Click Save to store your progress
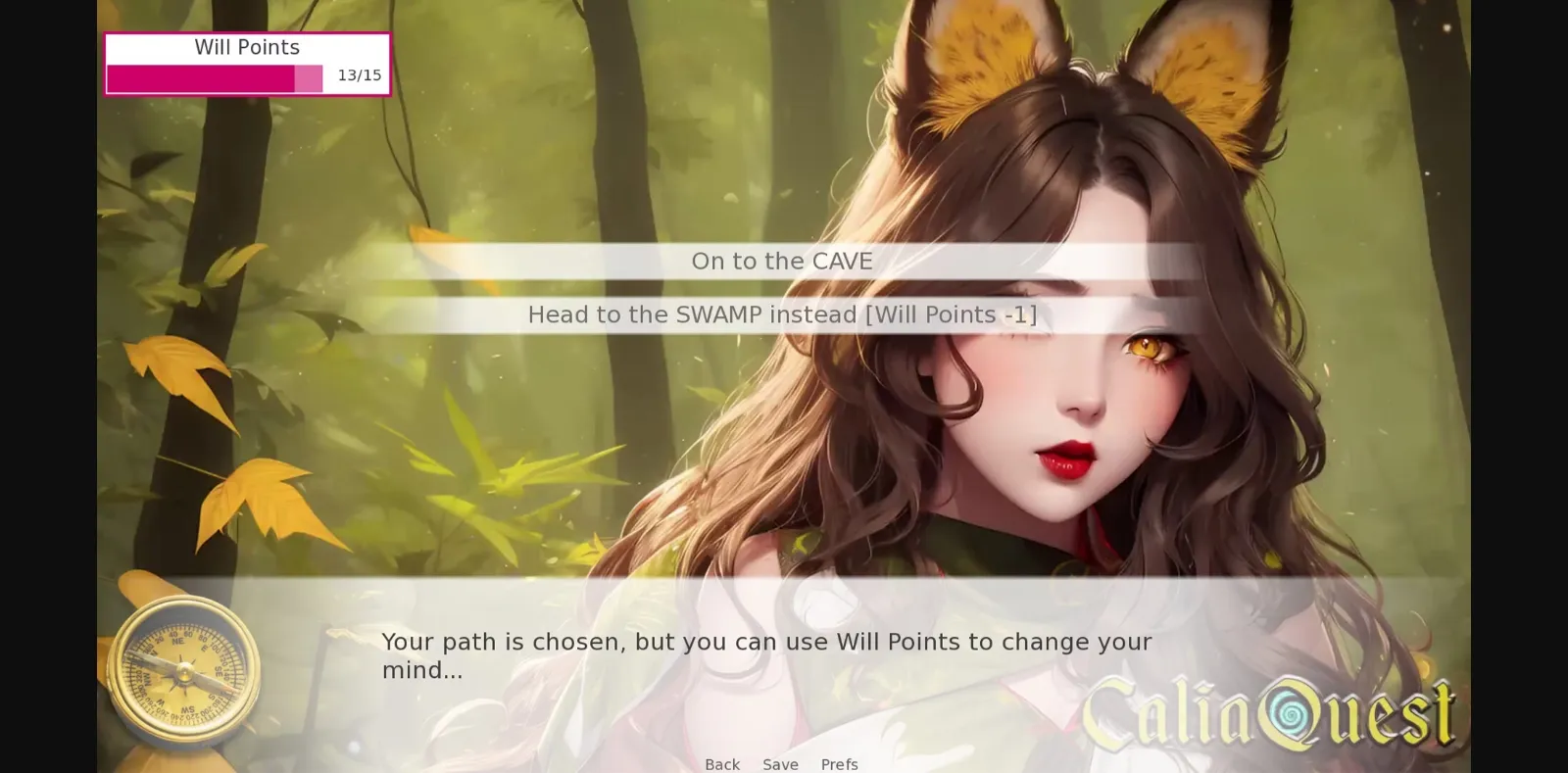 (780, 764)
